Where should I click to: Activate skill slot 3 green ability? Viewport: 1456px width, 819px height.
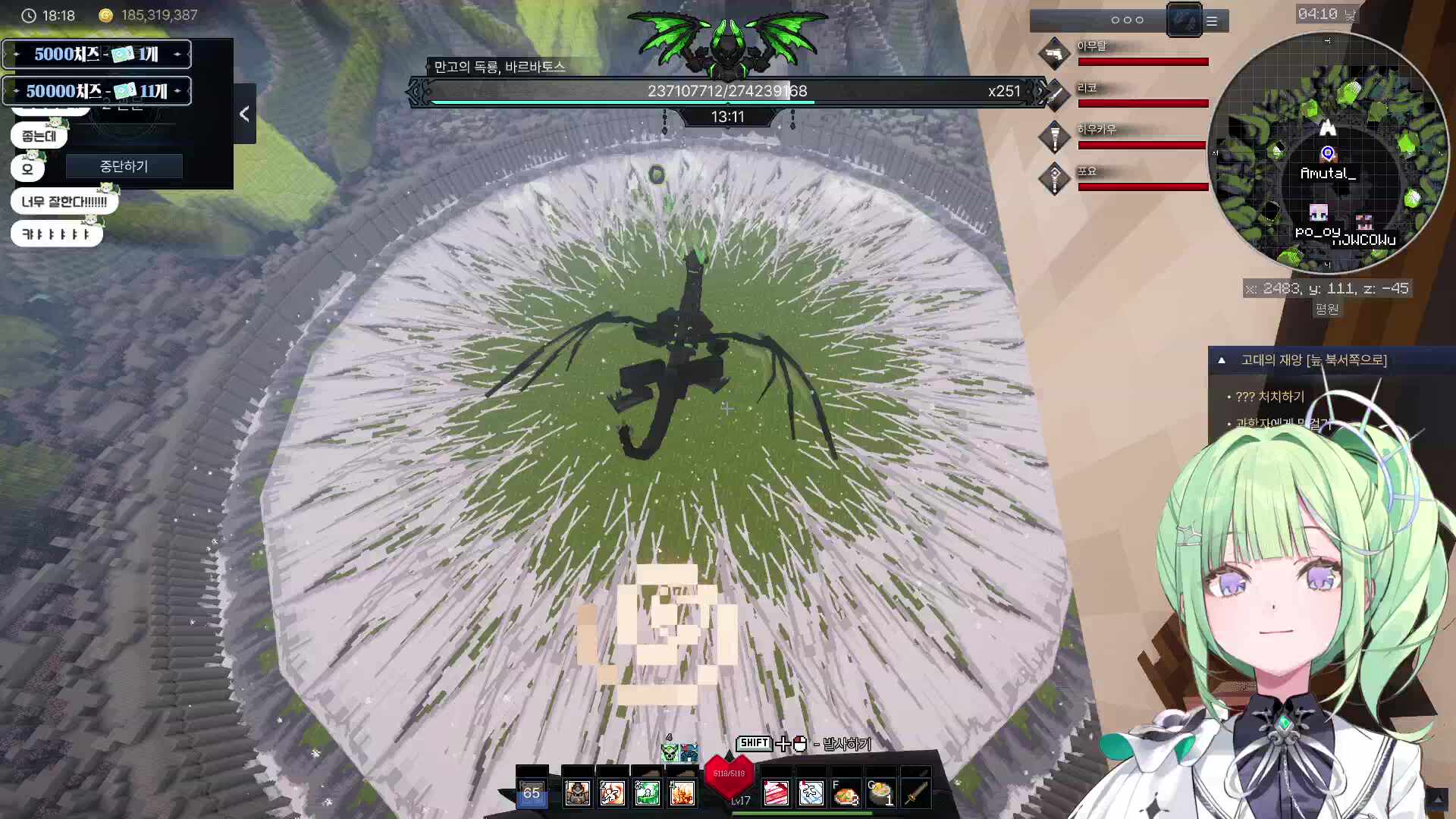647,793
